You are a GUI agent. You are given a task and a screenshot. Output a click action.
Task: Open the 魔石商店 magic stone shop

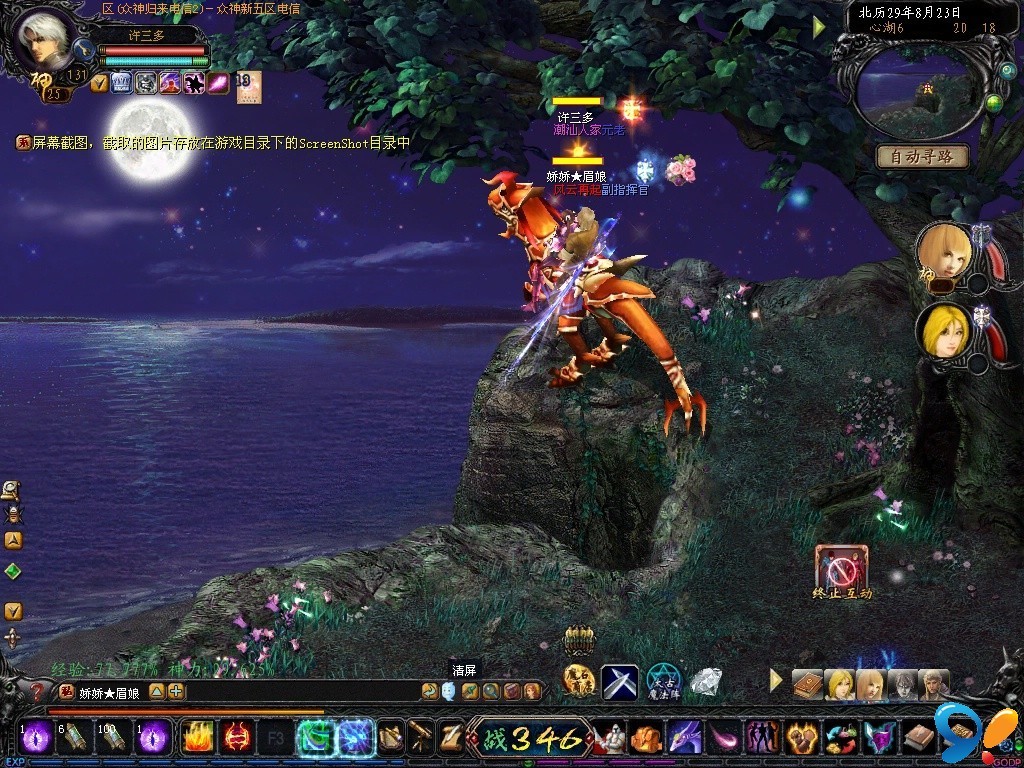[579, 681]
